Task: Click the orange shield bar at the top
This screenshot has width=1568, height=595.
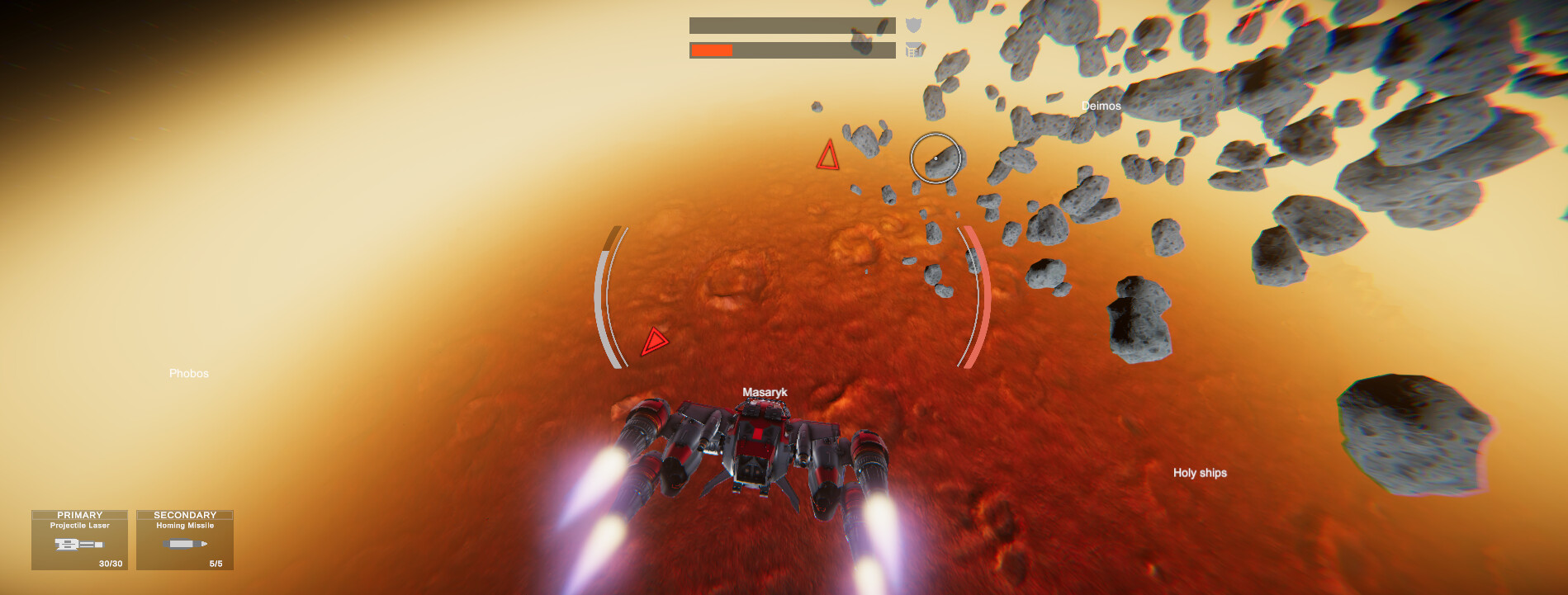Action: tap(712, 51)
